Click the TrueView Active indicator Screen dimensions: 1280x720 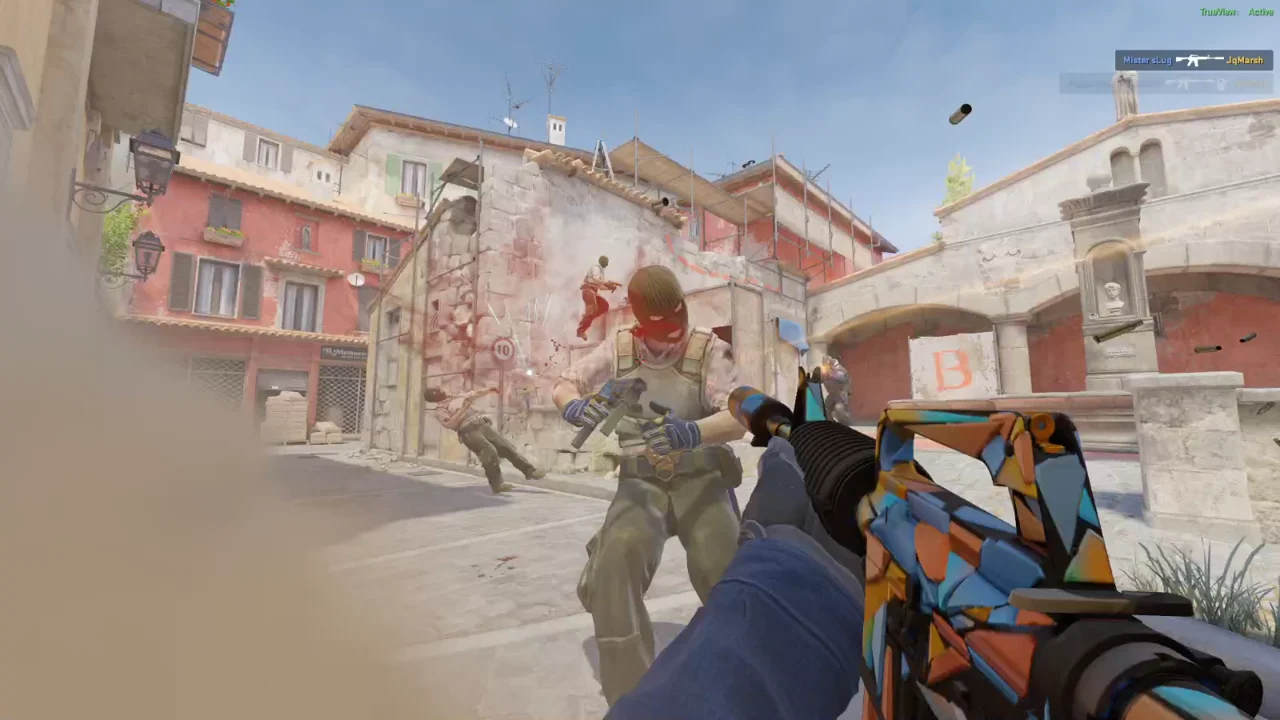(1236, 12)
